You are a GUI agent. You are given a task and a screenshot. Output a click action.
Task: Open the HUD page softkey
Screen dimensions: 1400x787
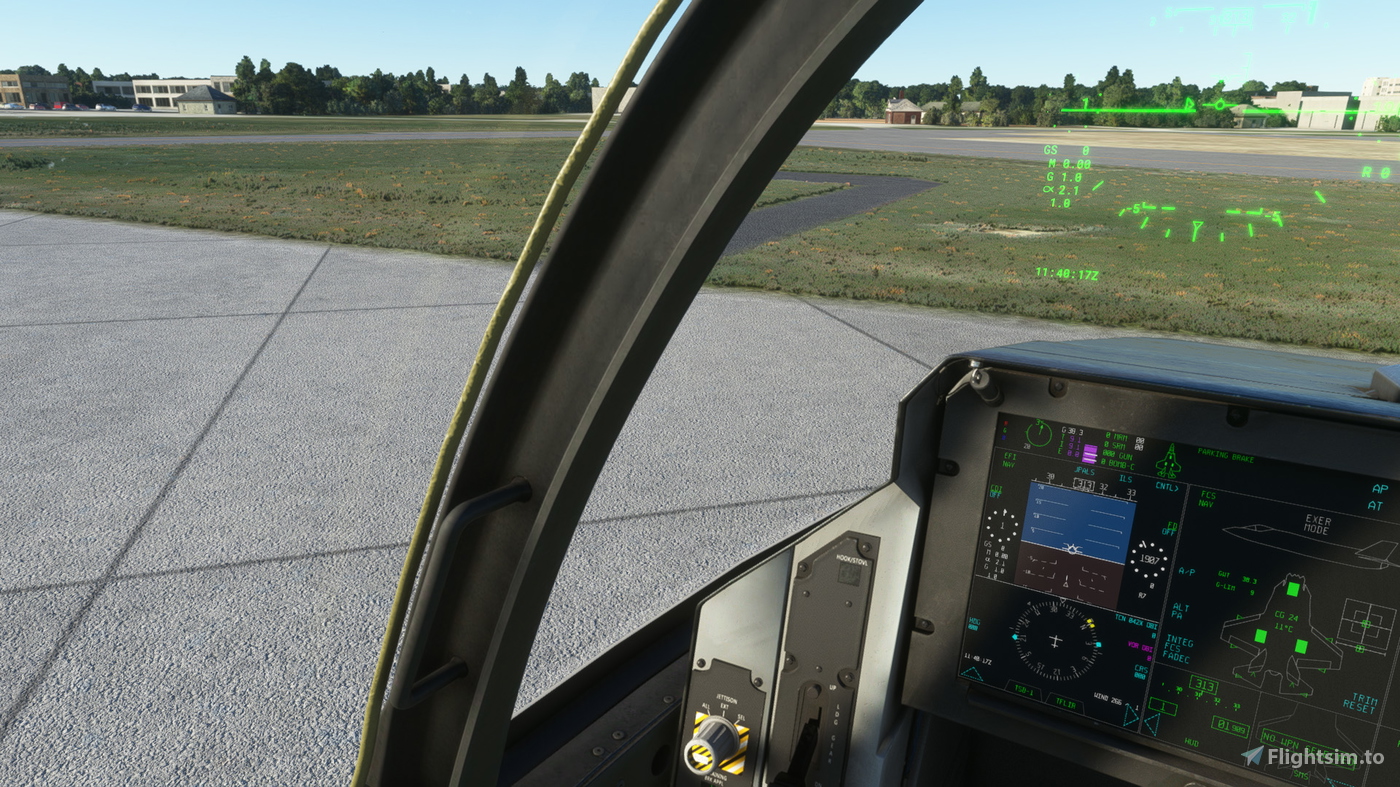(1193, 743)
